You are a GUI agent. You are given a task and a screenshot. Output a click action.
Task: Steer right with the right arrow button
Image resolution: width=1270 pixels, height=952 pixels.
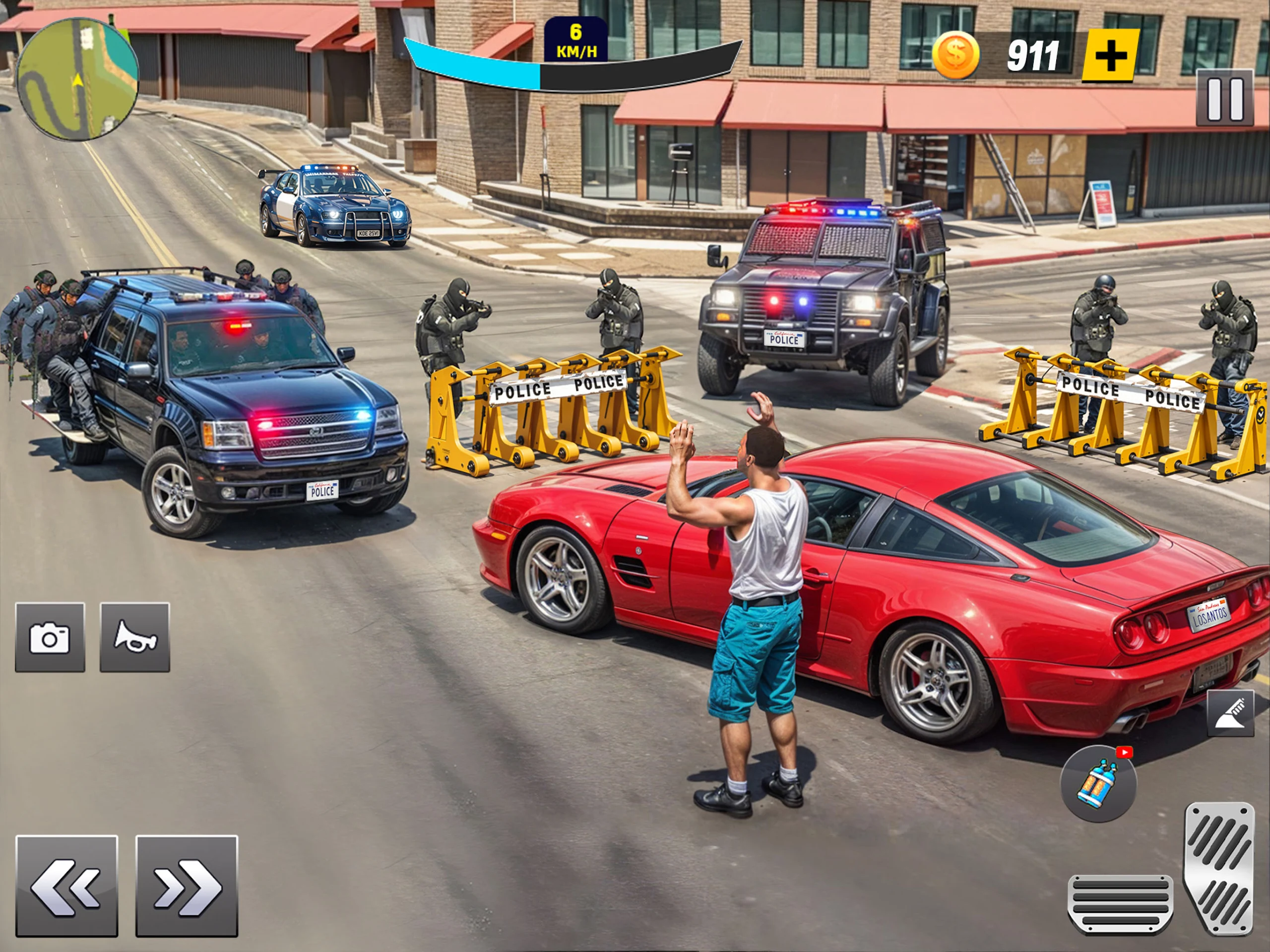click(x=187, y=887)
